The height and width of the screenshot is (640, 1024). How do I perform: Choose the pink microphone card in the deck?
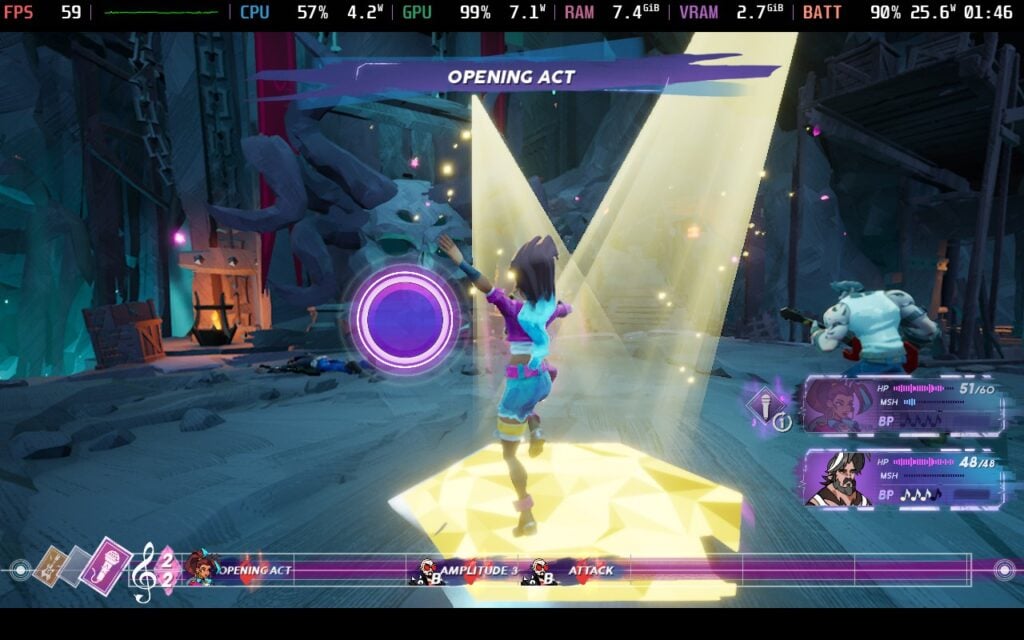pos(108,567)
